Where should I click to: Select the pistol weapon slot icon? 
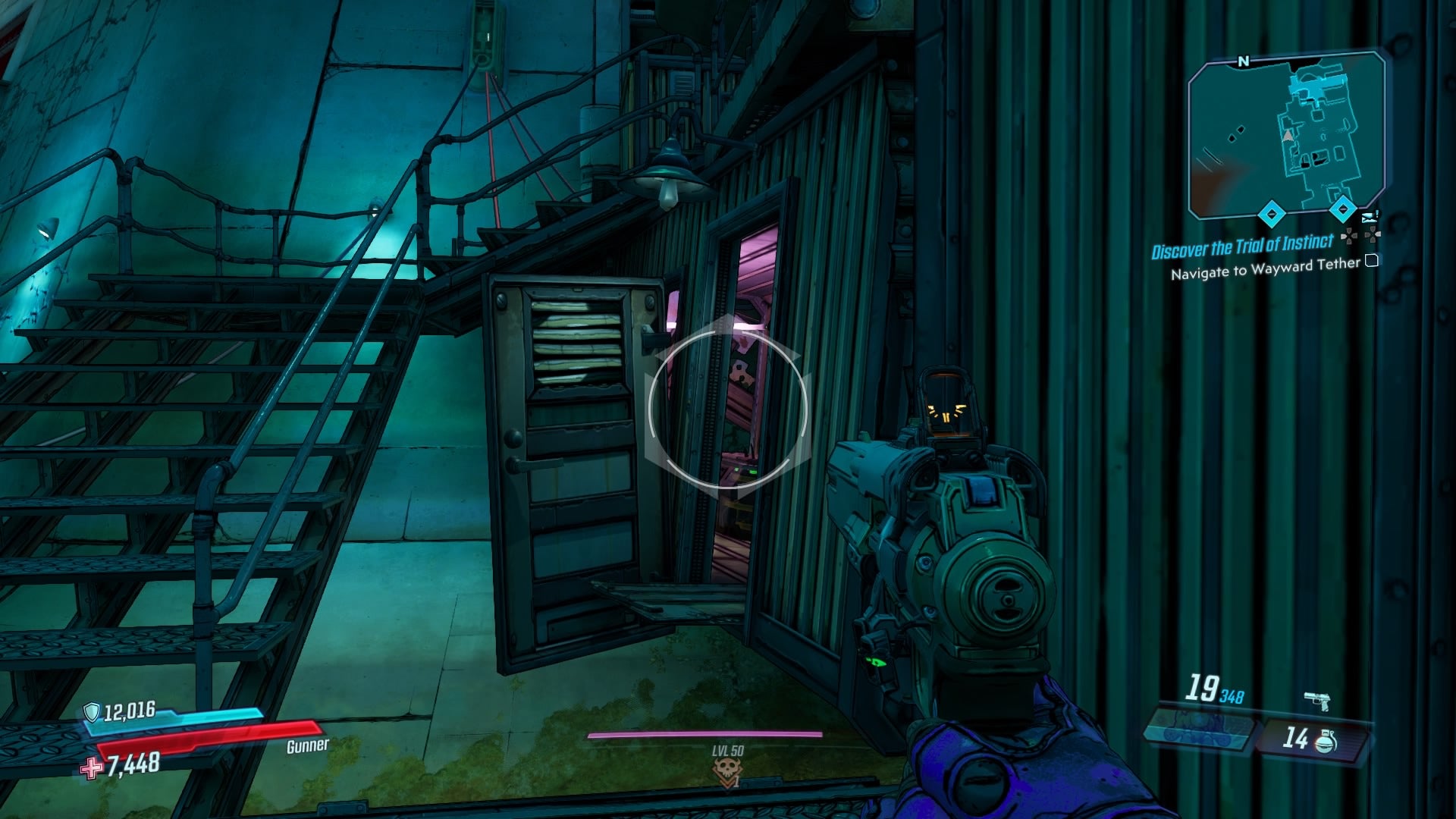pos(1316,701)
